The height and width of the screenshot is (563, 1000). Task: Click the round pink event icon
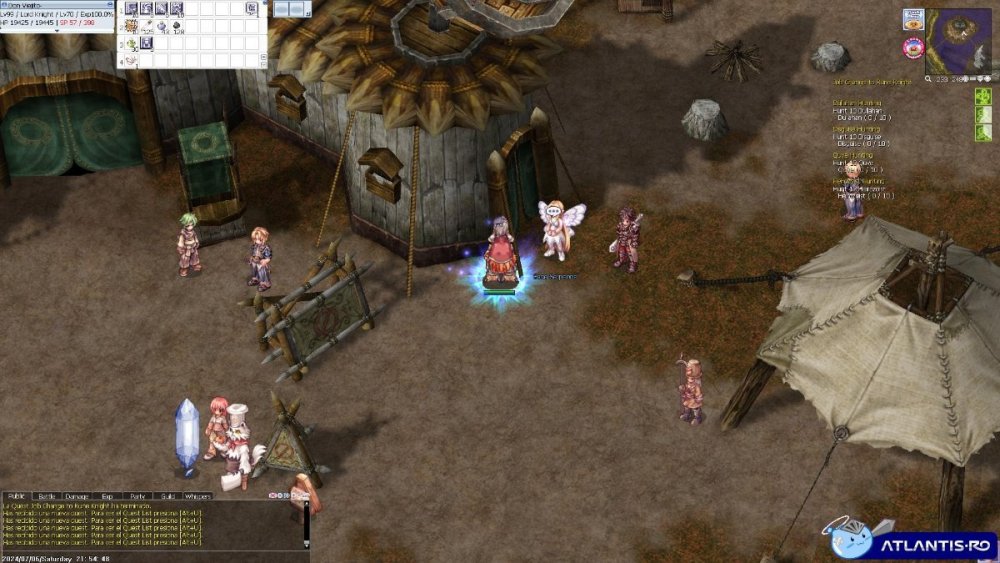913,46
